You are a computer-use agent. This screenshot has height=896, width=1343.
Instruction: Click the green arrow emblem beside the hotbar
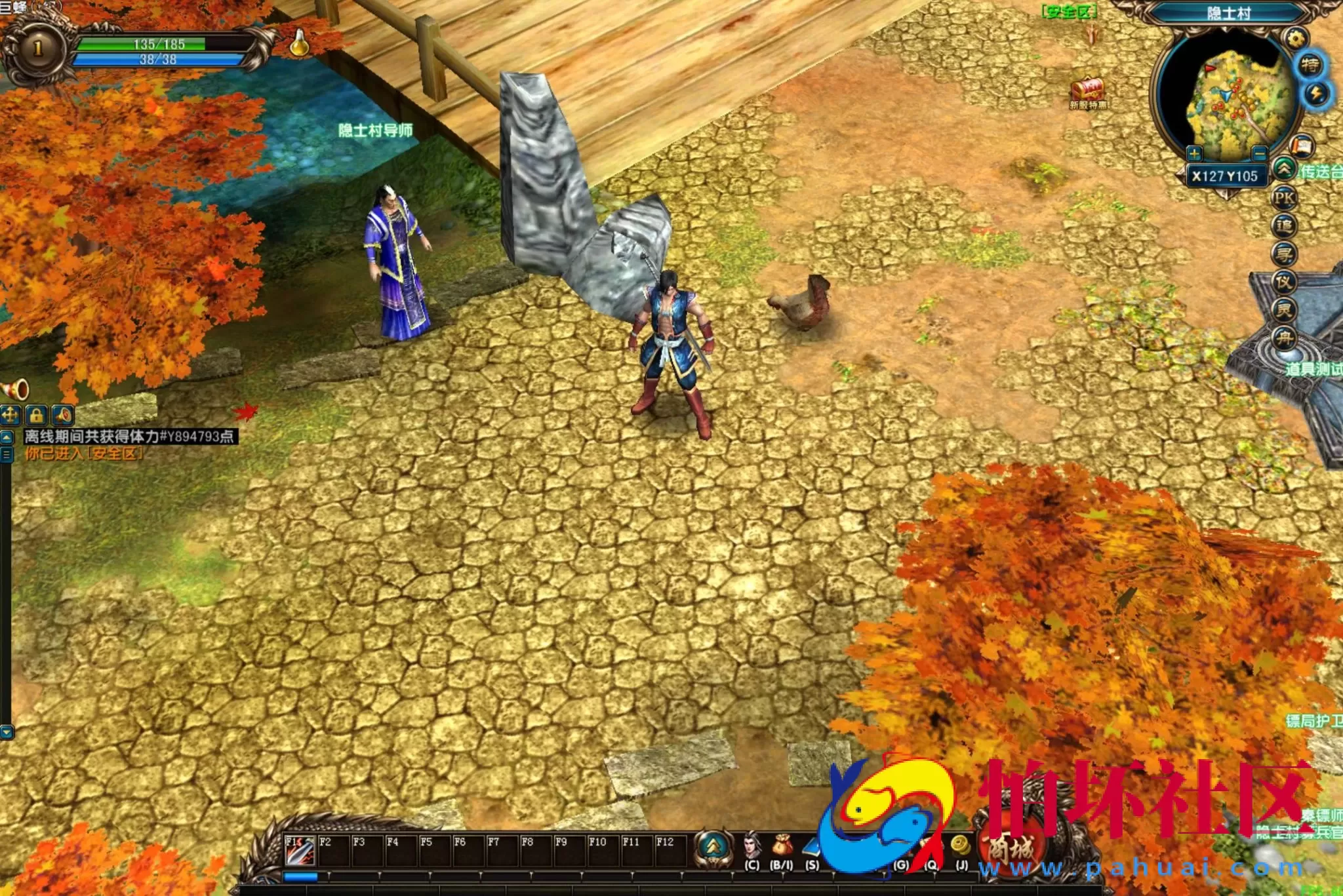713,847
